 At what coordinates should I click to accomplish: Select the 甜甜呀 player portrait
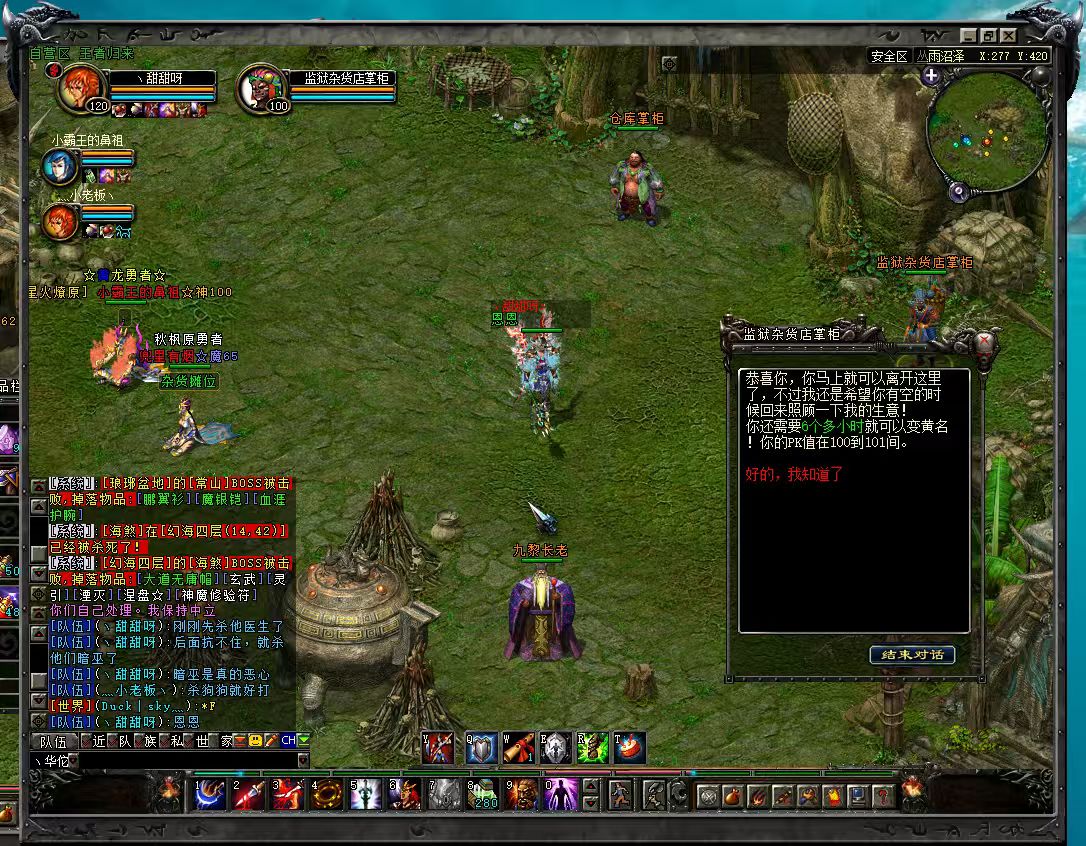tap(79, 89)
